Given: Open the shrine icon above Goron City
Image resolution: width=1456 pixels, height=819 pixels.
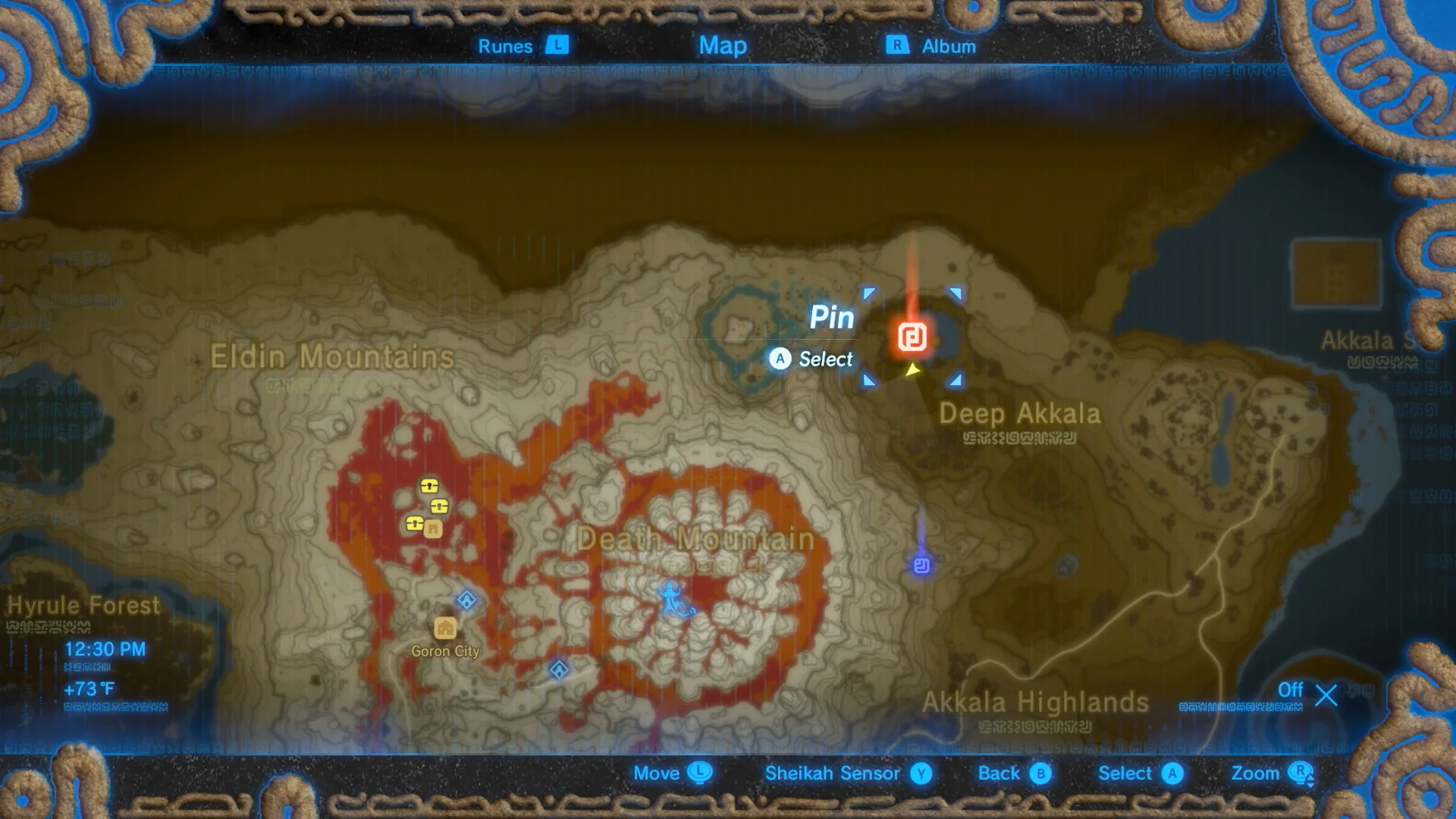Looking at the screenshot, I should (x=468, y=599).
